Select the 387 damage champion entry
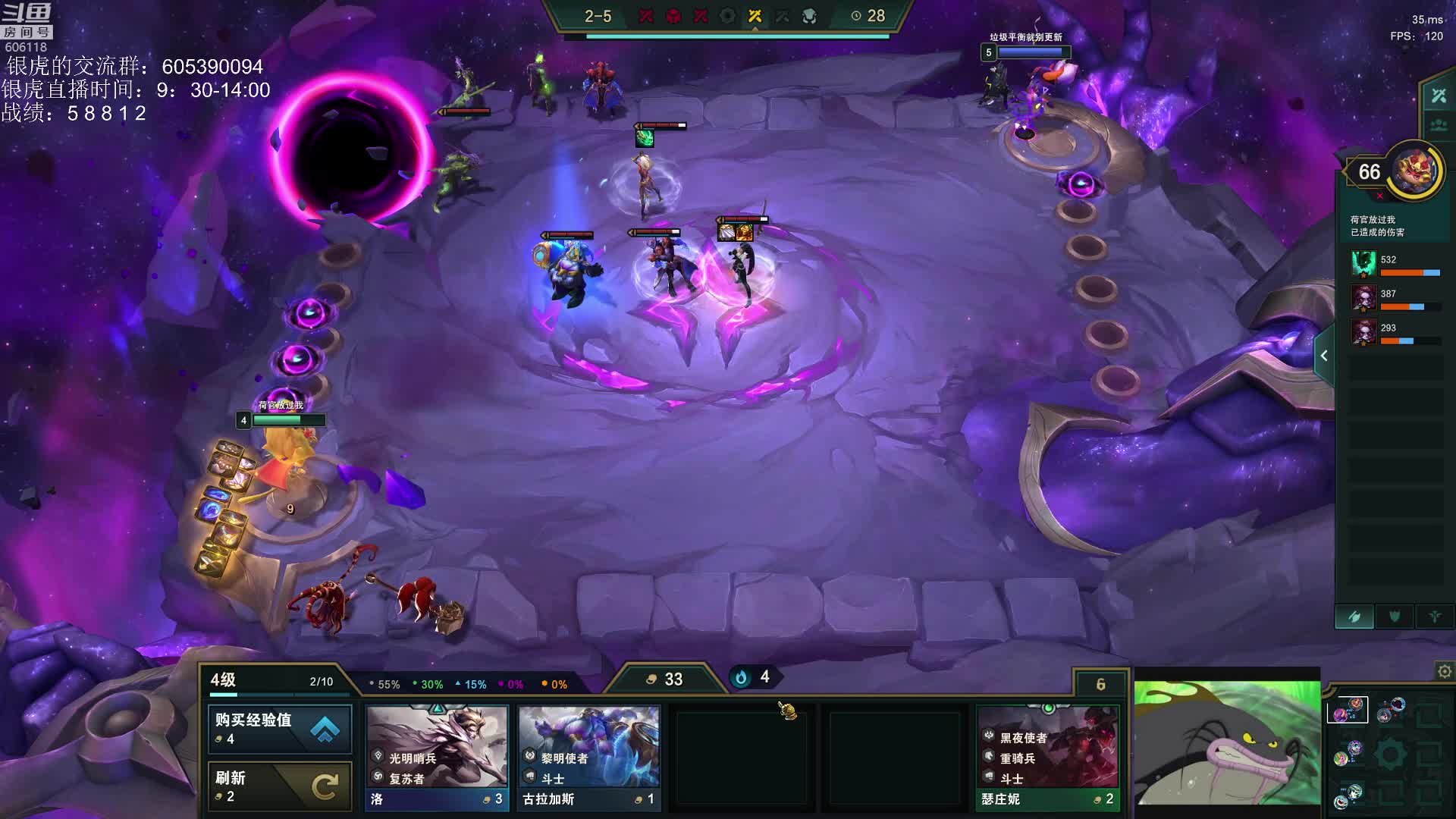The width and height of the screenshot is (1456, 819). [x=1394, y=298]
